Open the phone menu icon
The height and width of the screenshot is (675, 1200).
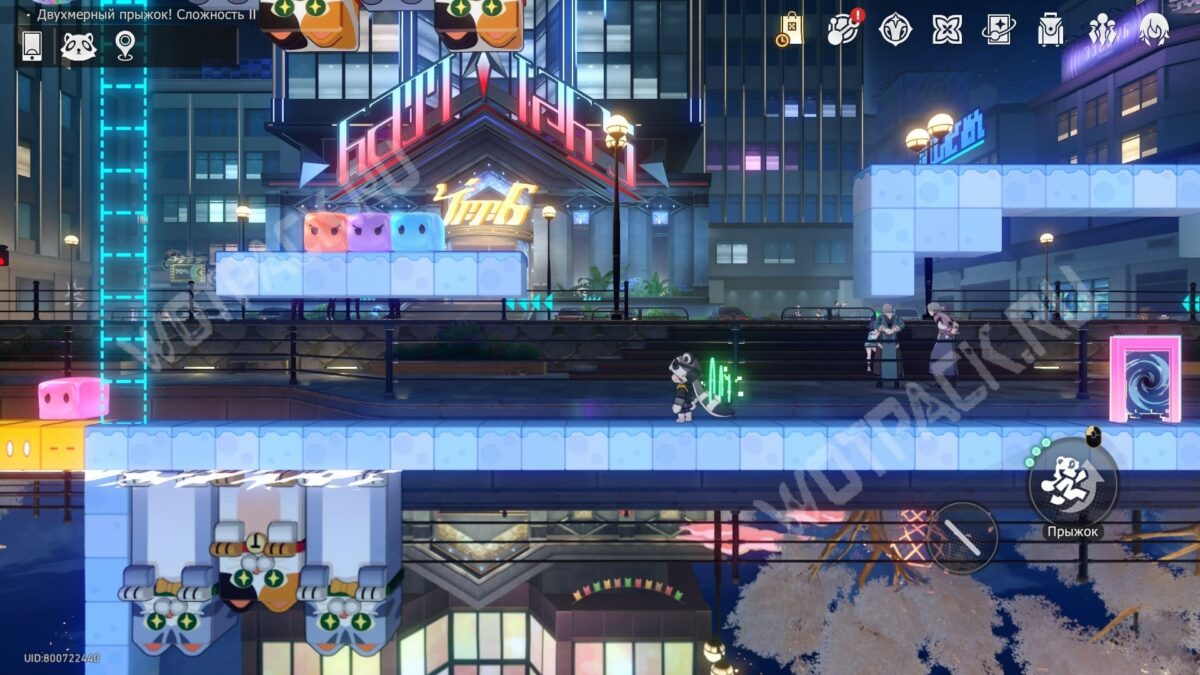coord(32,45)
